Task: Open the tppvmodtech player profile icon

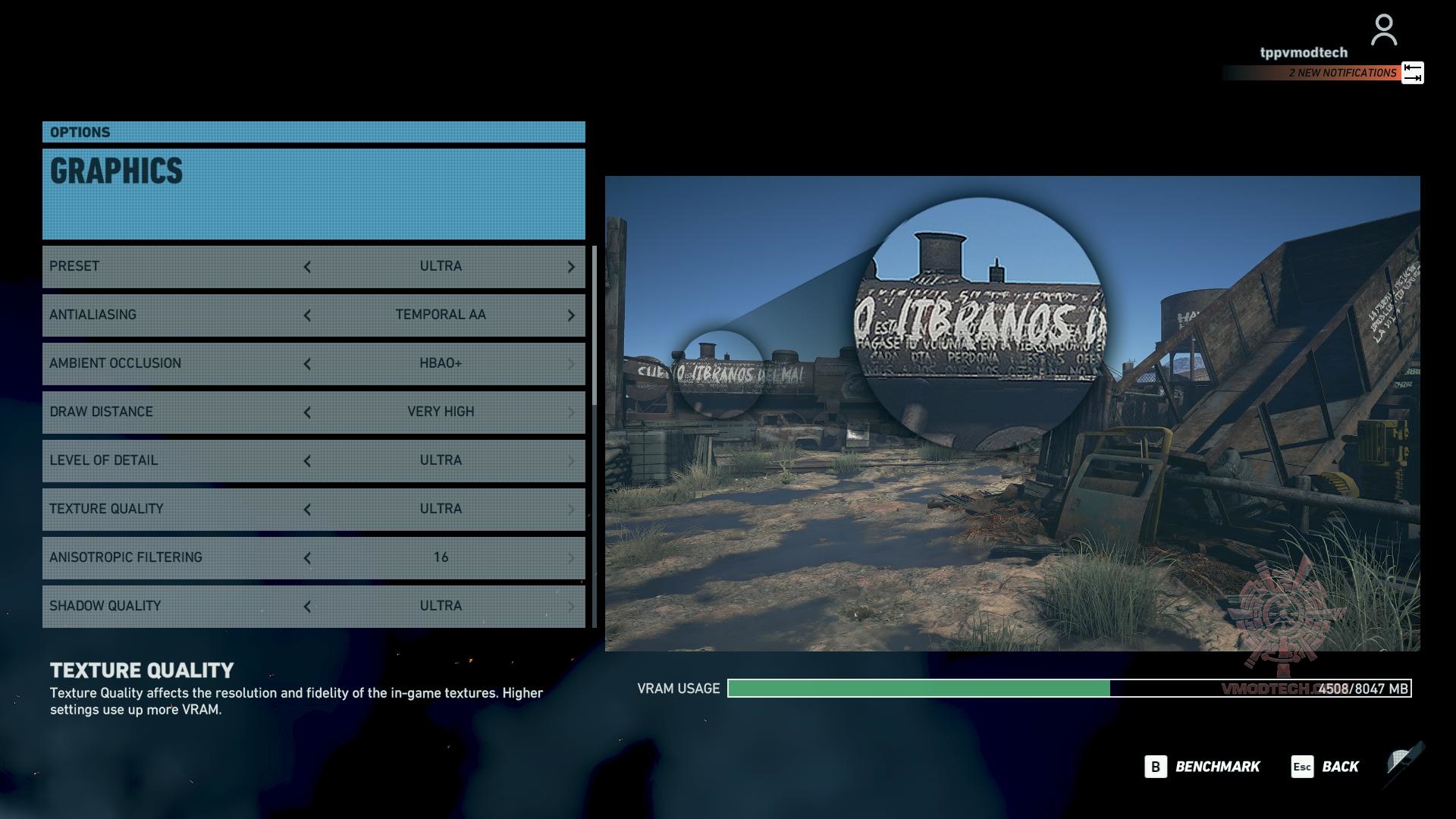Action: pyautogui.click(x=1384, y=30)
